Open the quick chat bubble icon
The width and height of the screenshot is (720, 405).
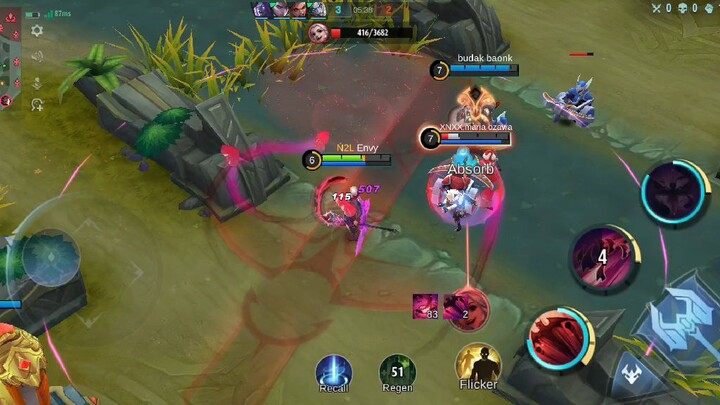tap(37, 104)
